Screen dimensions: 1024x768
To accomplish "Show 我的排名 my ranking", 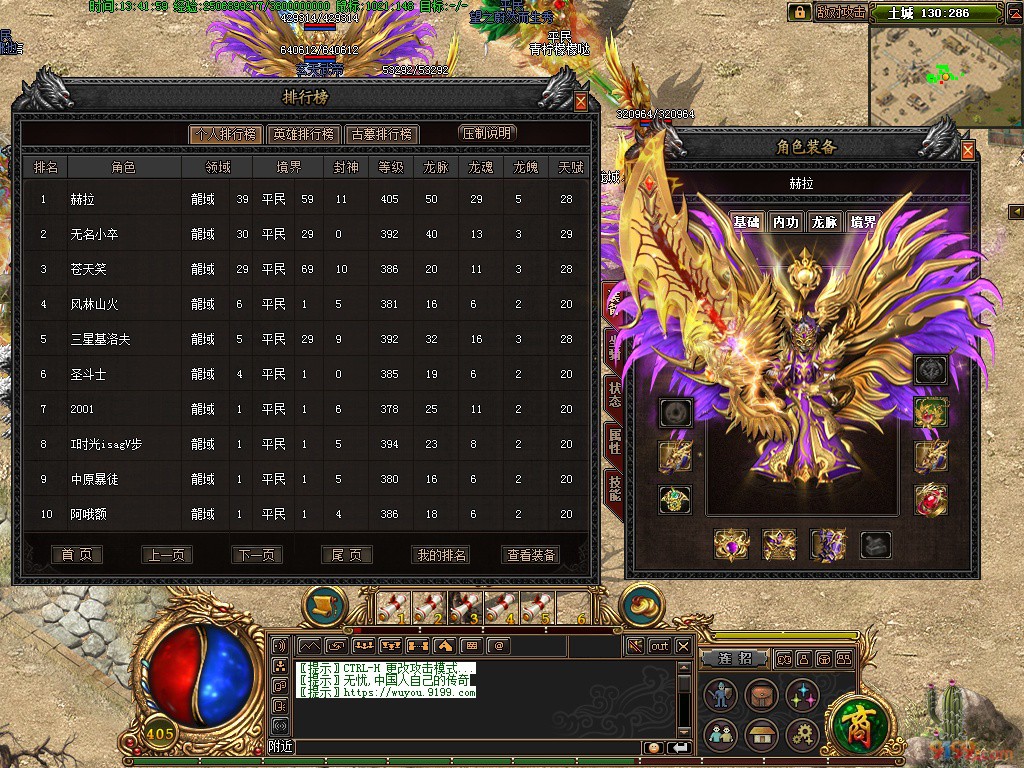I will [x=439, y=555].
